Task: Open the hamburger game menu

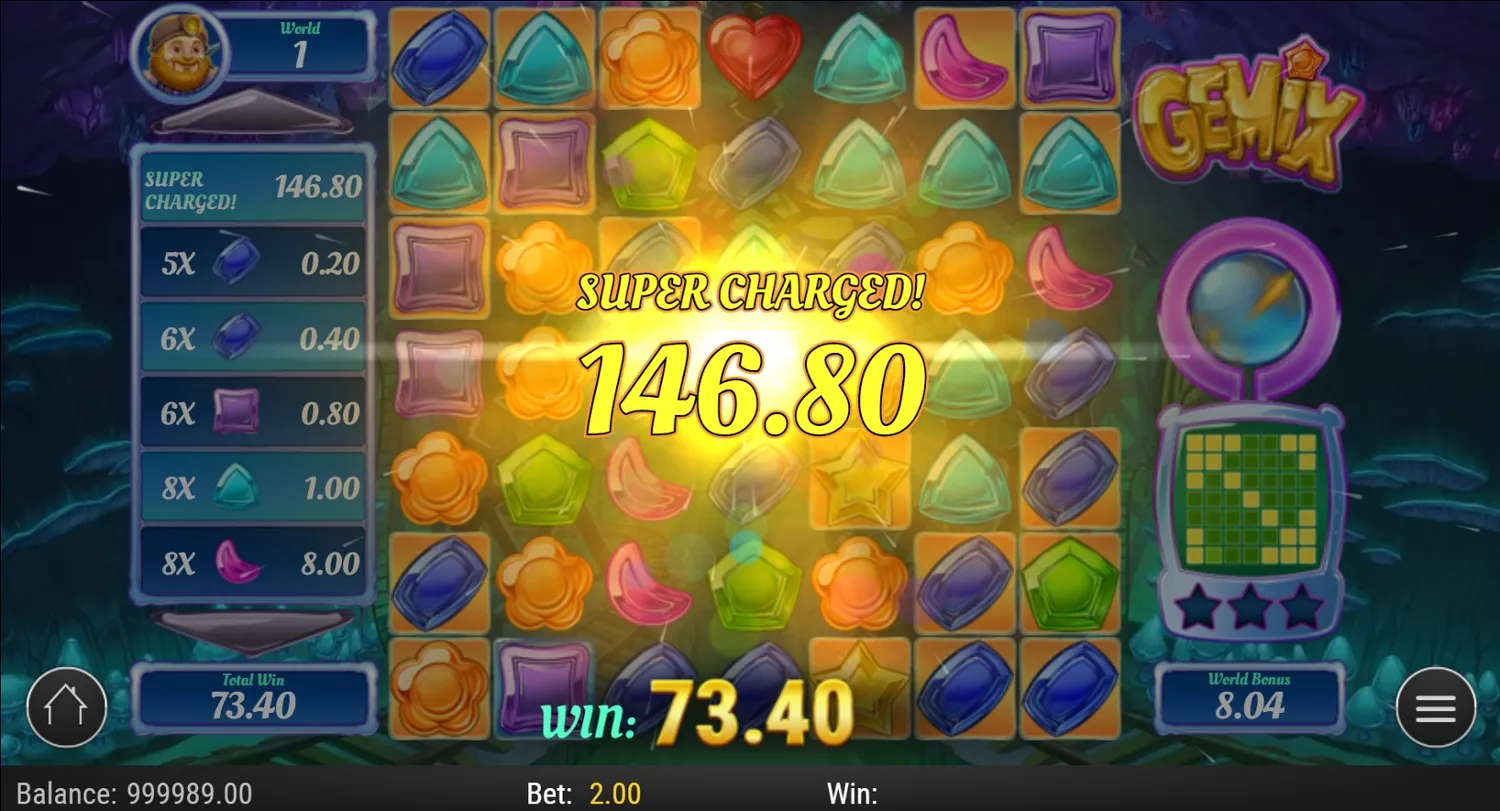Action: point(1434,706)
